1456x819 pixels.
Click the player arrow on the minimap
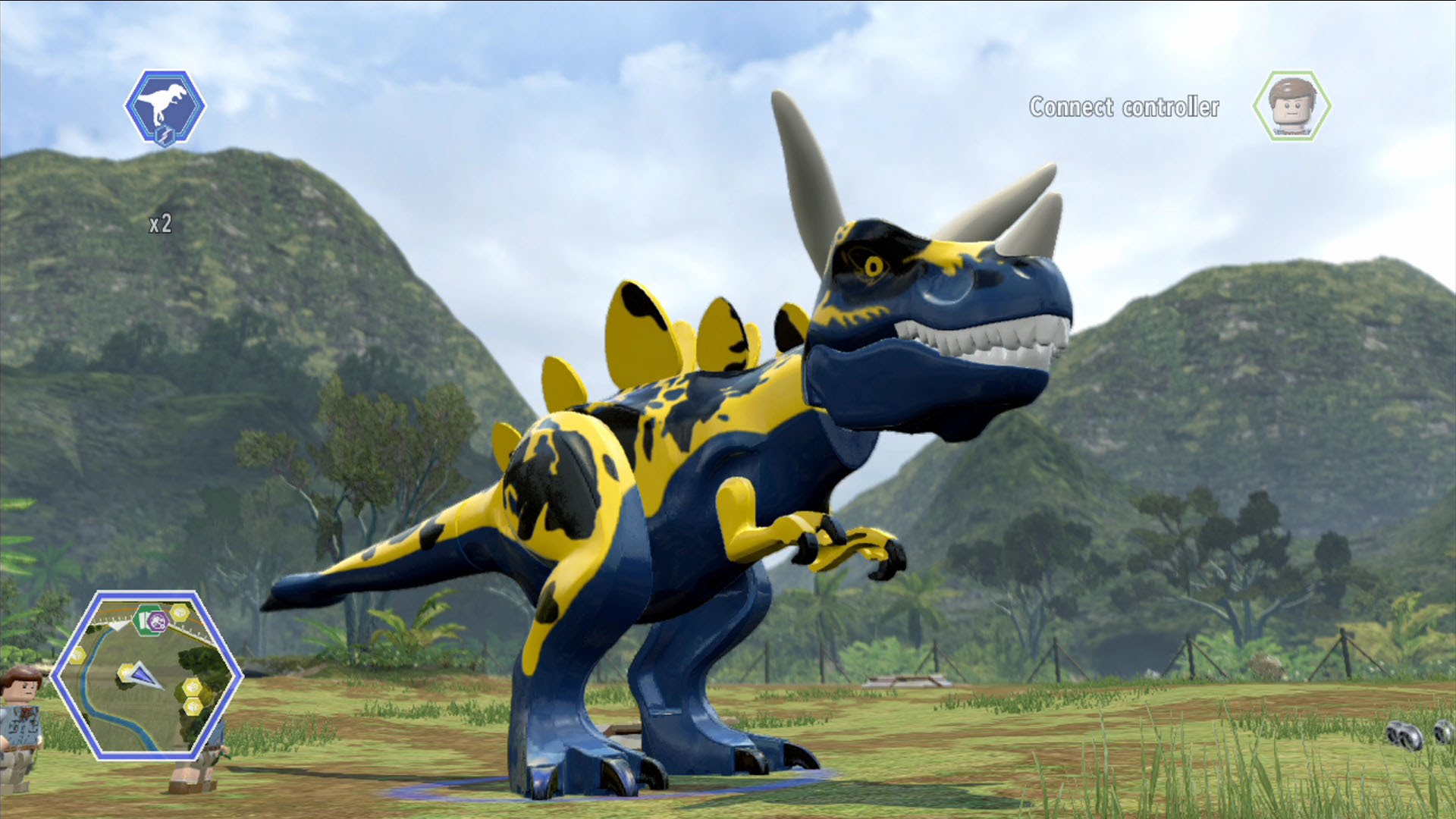(142, 674)
